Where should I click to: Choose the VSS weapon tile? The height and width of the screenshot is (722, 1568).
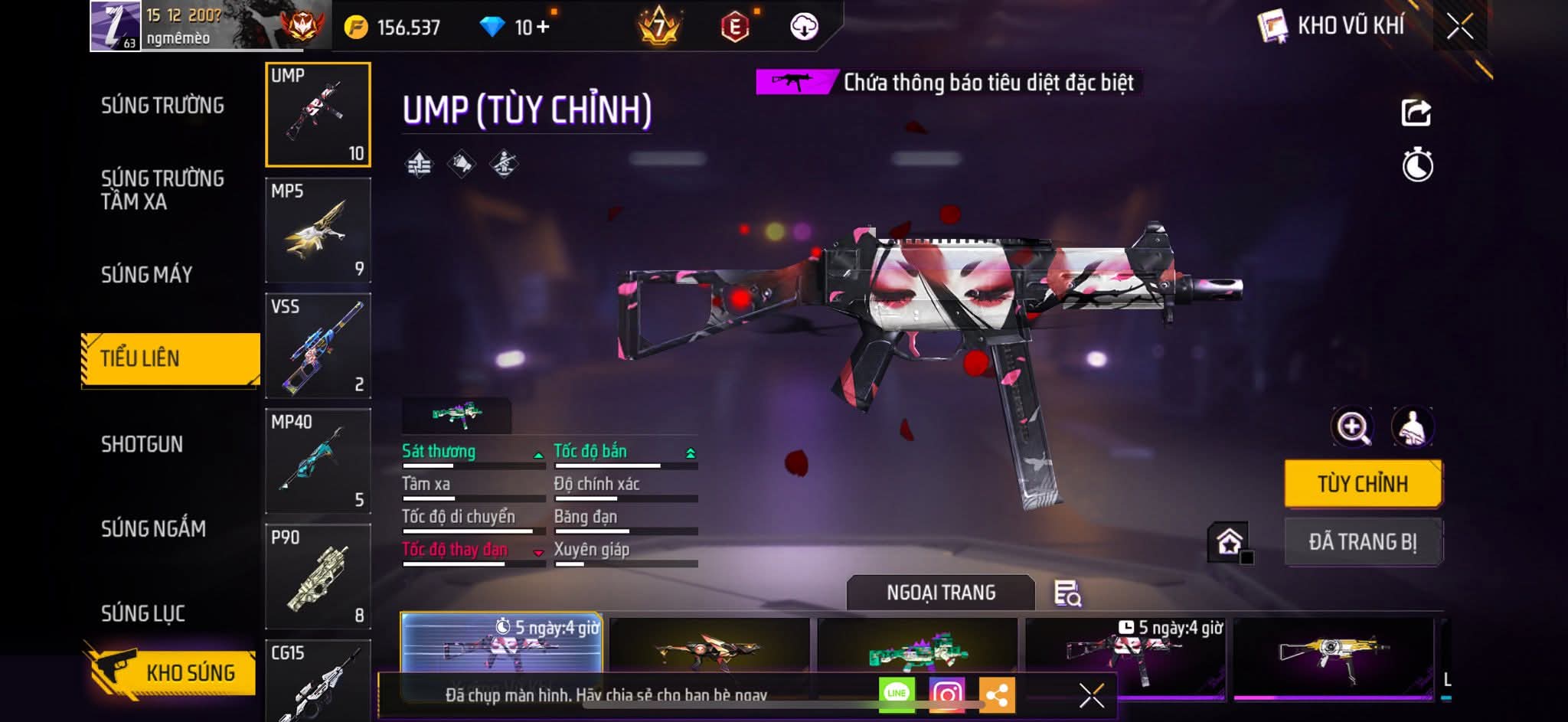tap(318, 346)
